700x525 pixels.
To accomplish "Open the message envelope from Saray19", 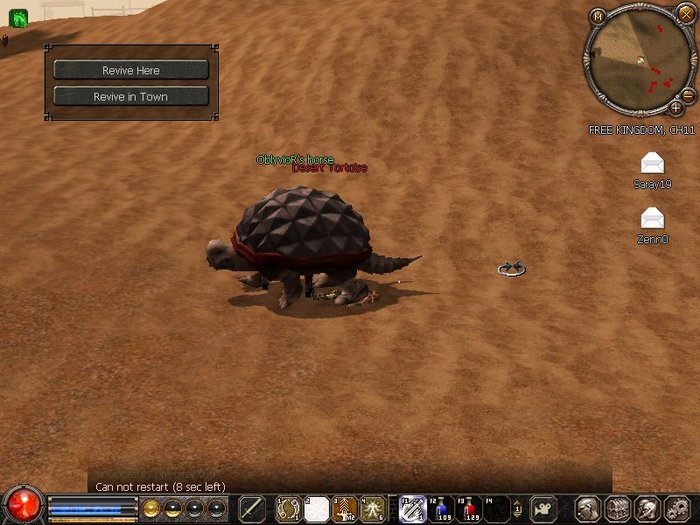I will (x=652, y=164).
